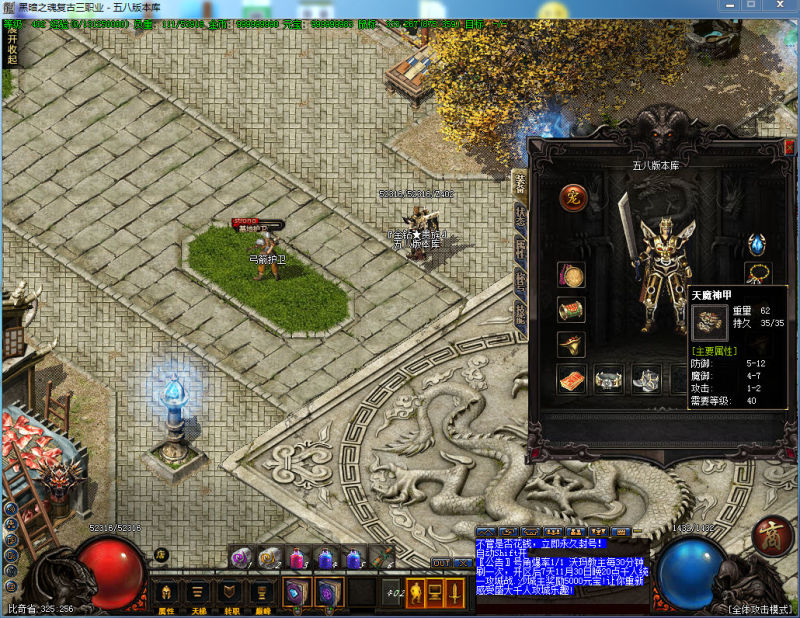The height and width of the screenshot is (618, 800).
Task: Toggle the 全体攻击模式 attack mode label
Action: tap(761, 608)
